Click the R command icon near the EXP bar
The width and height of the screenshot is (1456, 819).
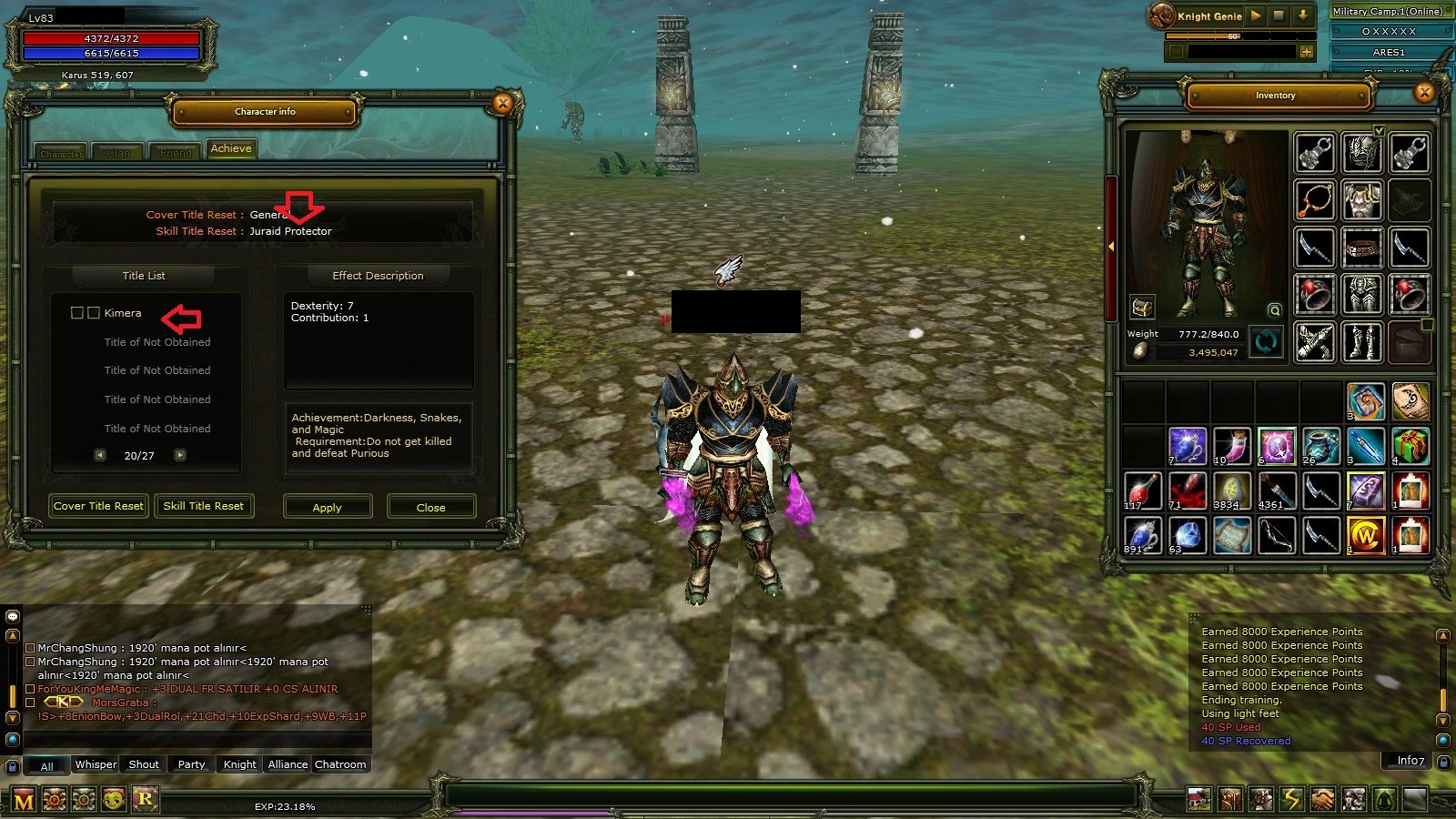tap(146, 800)
